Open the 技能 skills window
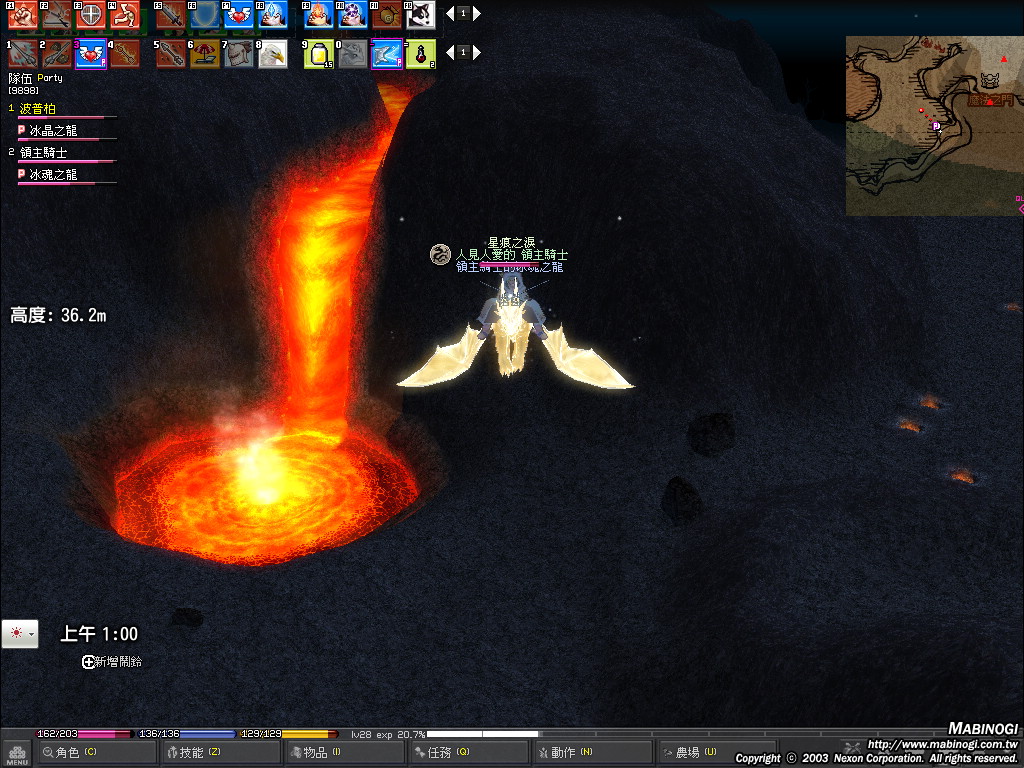The image size is (1024, 768). coord(196,752)
